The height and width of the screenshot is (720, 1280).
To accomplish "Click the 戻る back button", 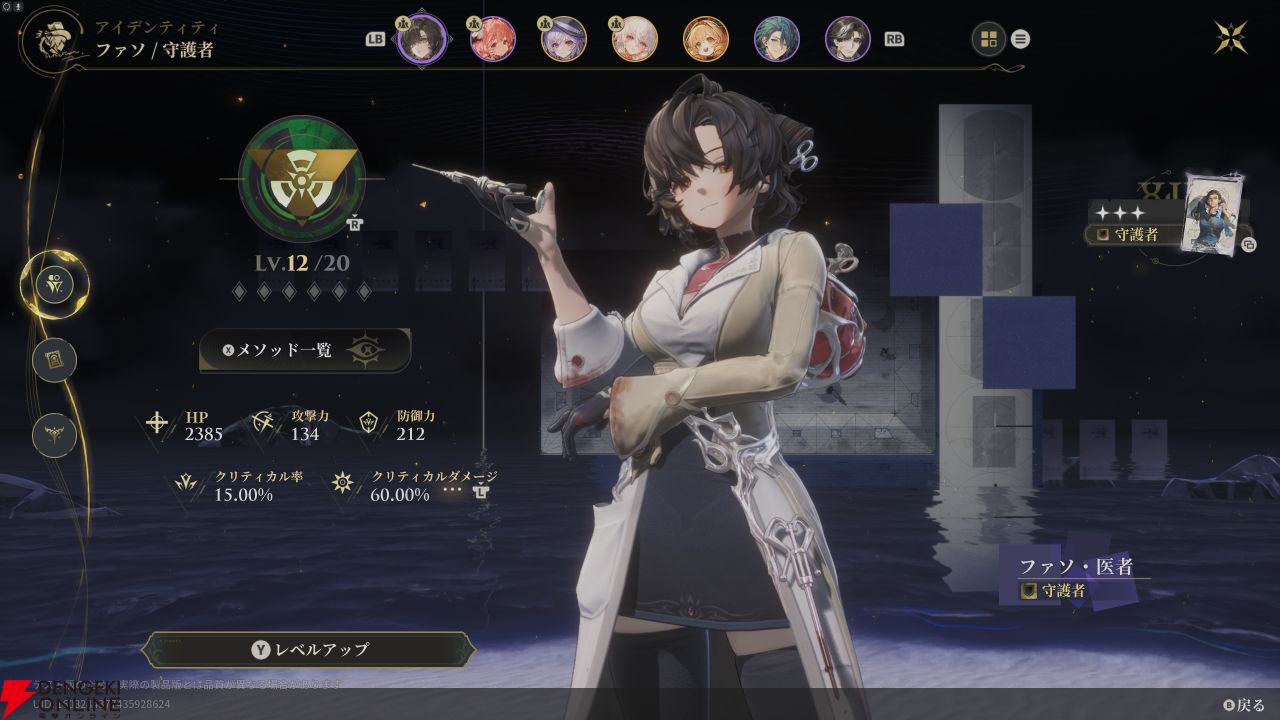I will coord(1243,705).
